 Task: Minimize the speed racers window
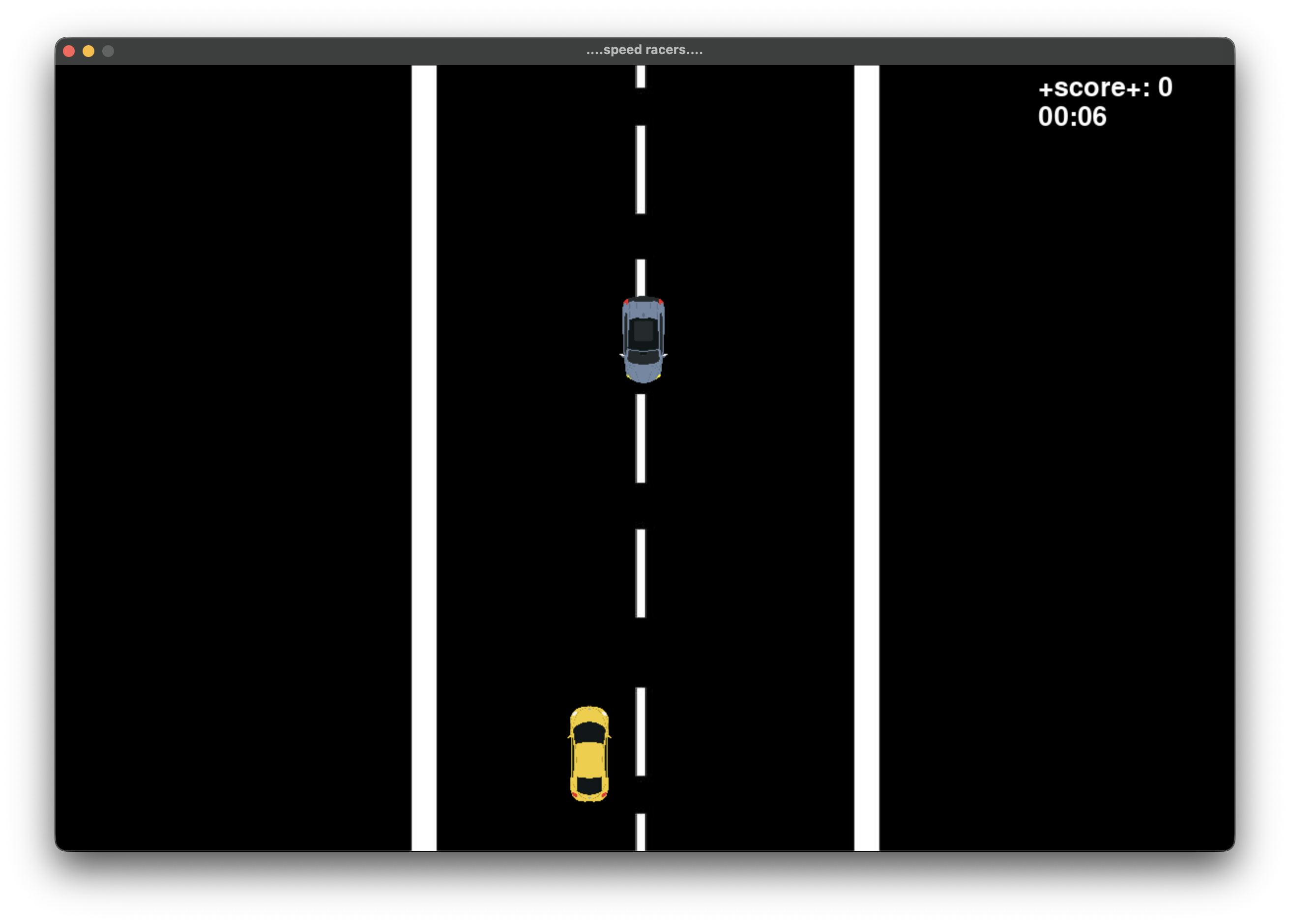pyautogui.click(x=88, y=51)
